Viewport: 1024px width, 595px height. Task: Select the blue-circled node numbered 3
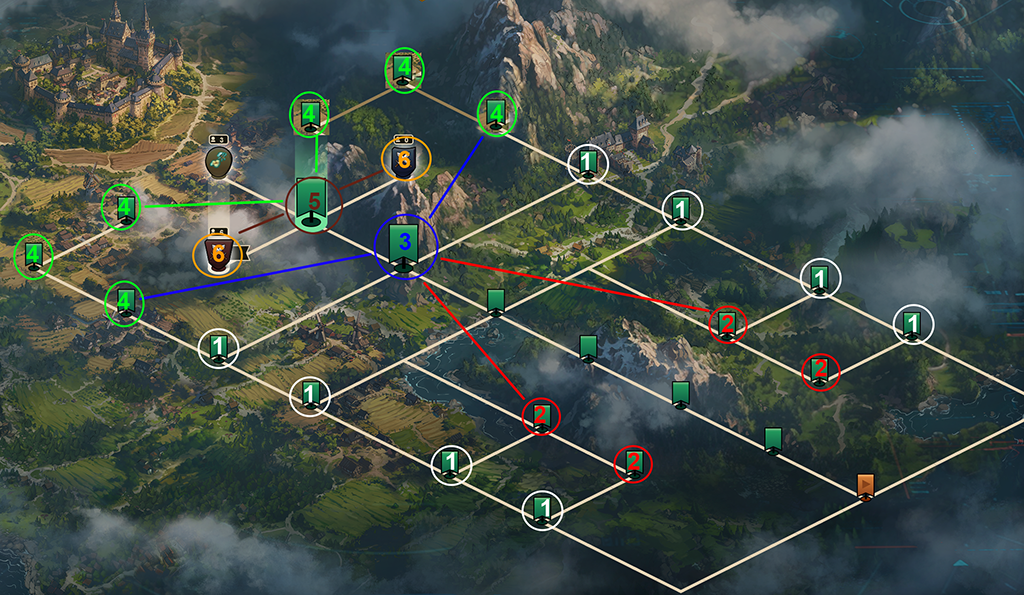tap(405, 247)
